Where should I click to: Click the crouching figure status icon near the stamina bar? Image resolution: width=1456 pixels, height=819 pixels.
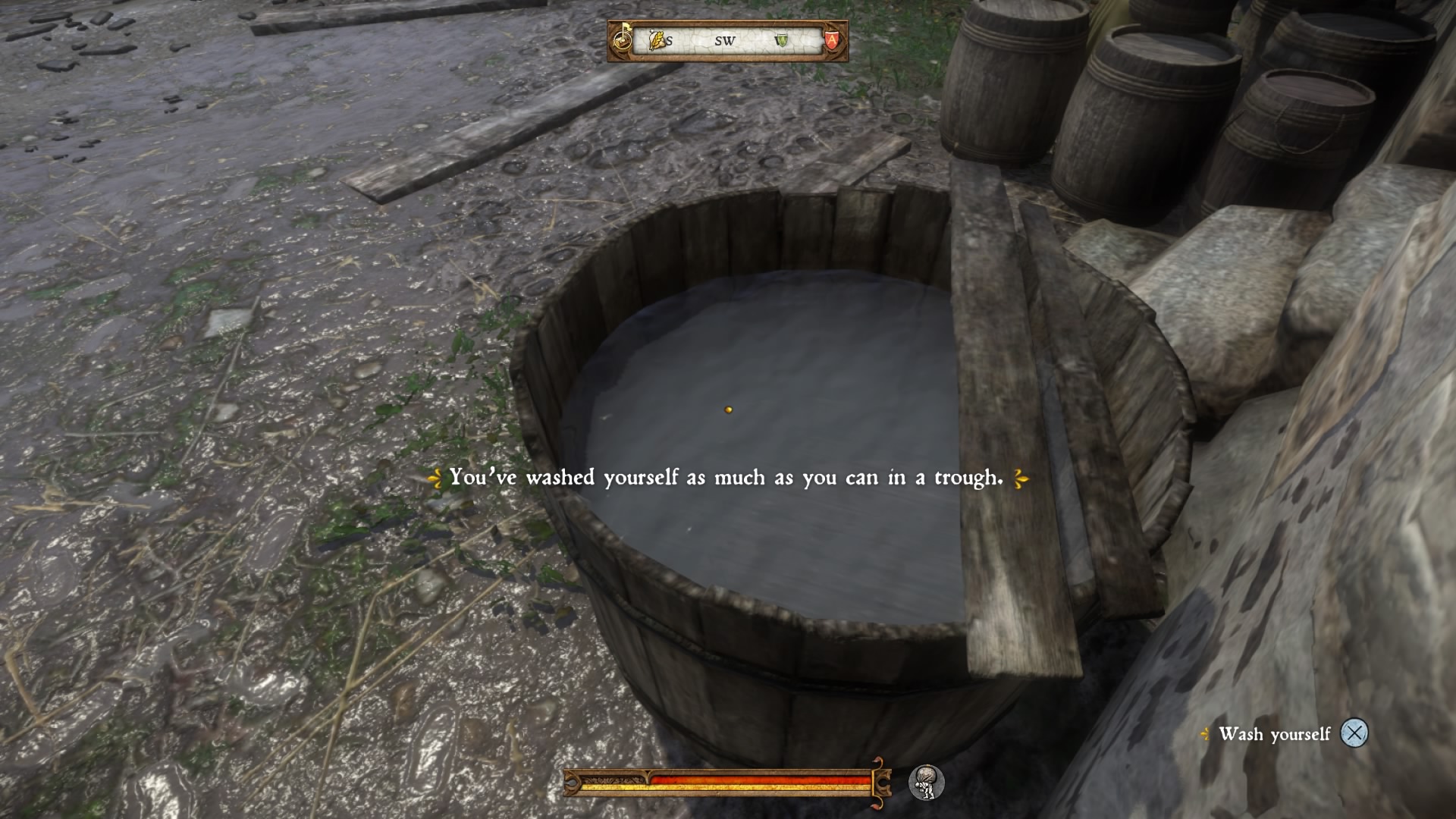pos(929,783)
